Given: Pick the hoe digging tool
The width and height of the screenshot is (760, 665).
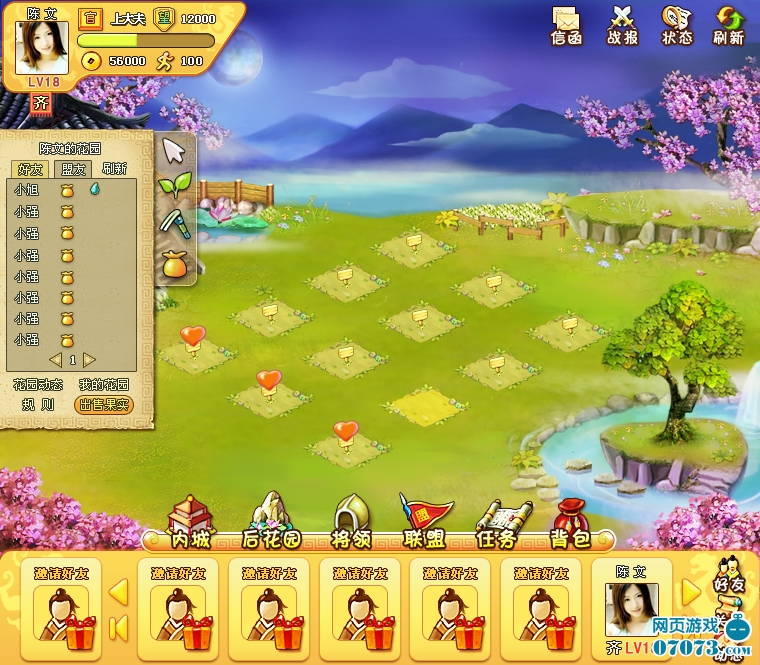Looking at the screenshot, I should point(175,224).
